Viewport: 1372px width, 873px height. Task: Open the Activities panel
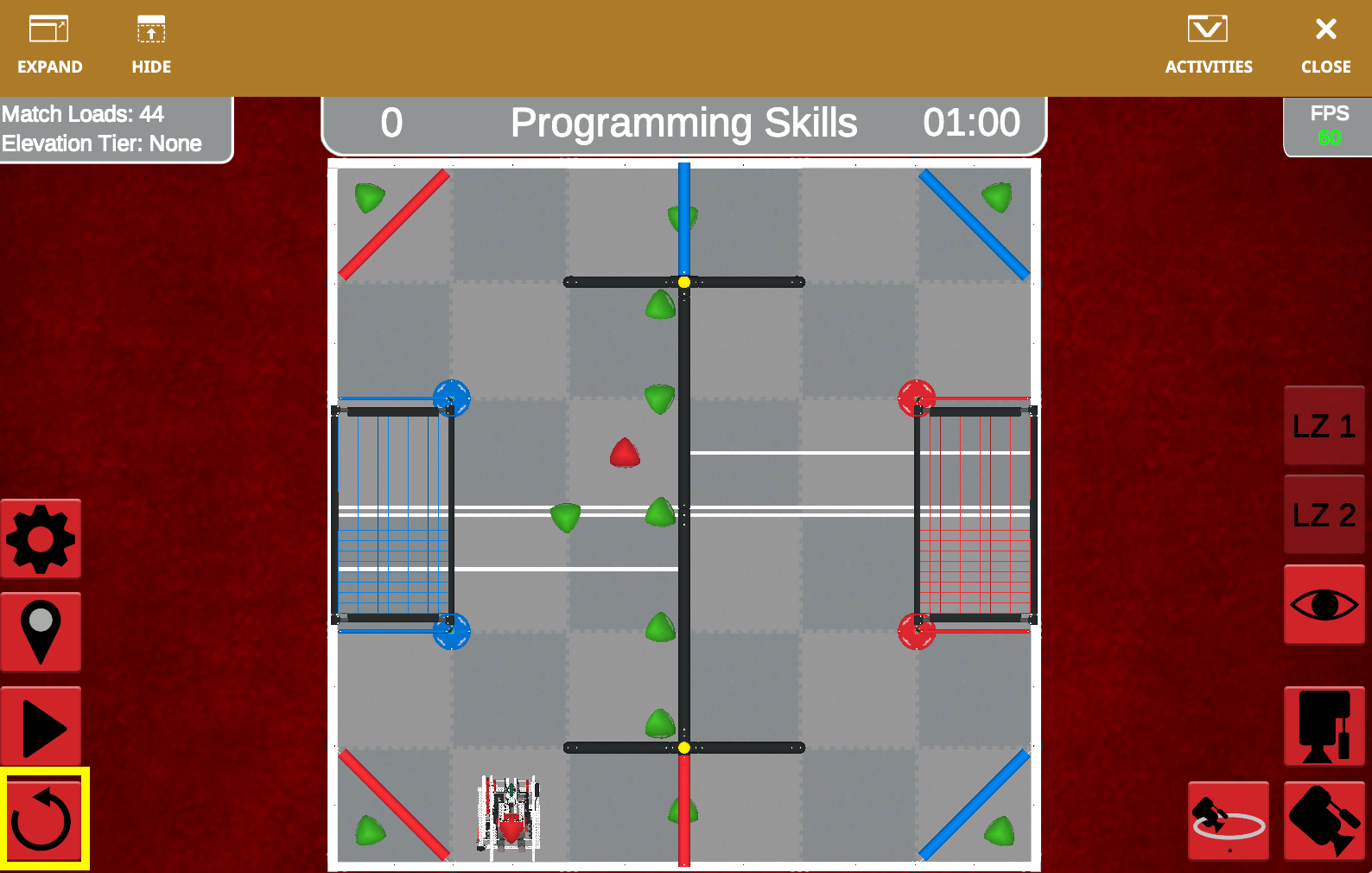coord(1208,43)
